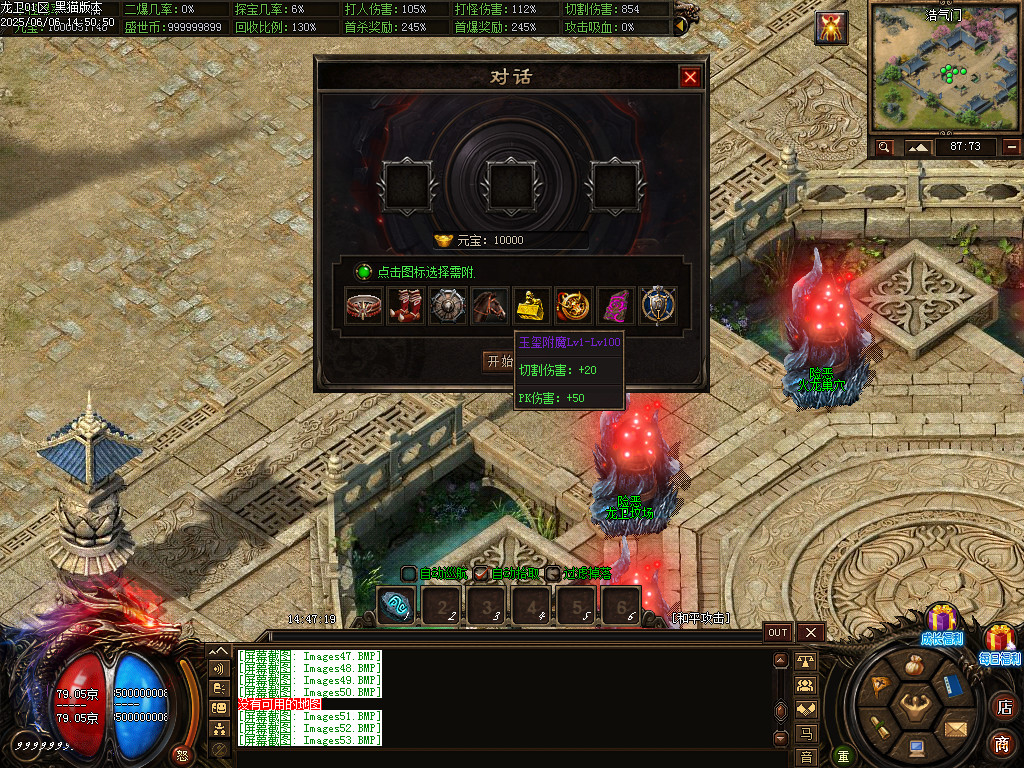Select the round shield enchant icon
Image resolution: width=1024 pixels, height=768 pixels.
click(448, 305)
